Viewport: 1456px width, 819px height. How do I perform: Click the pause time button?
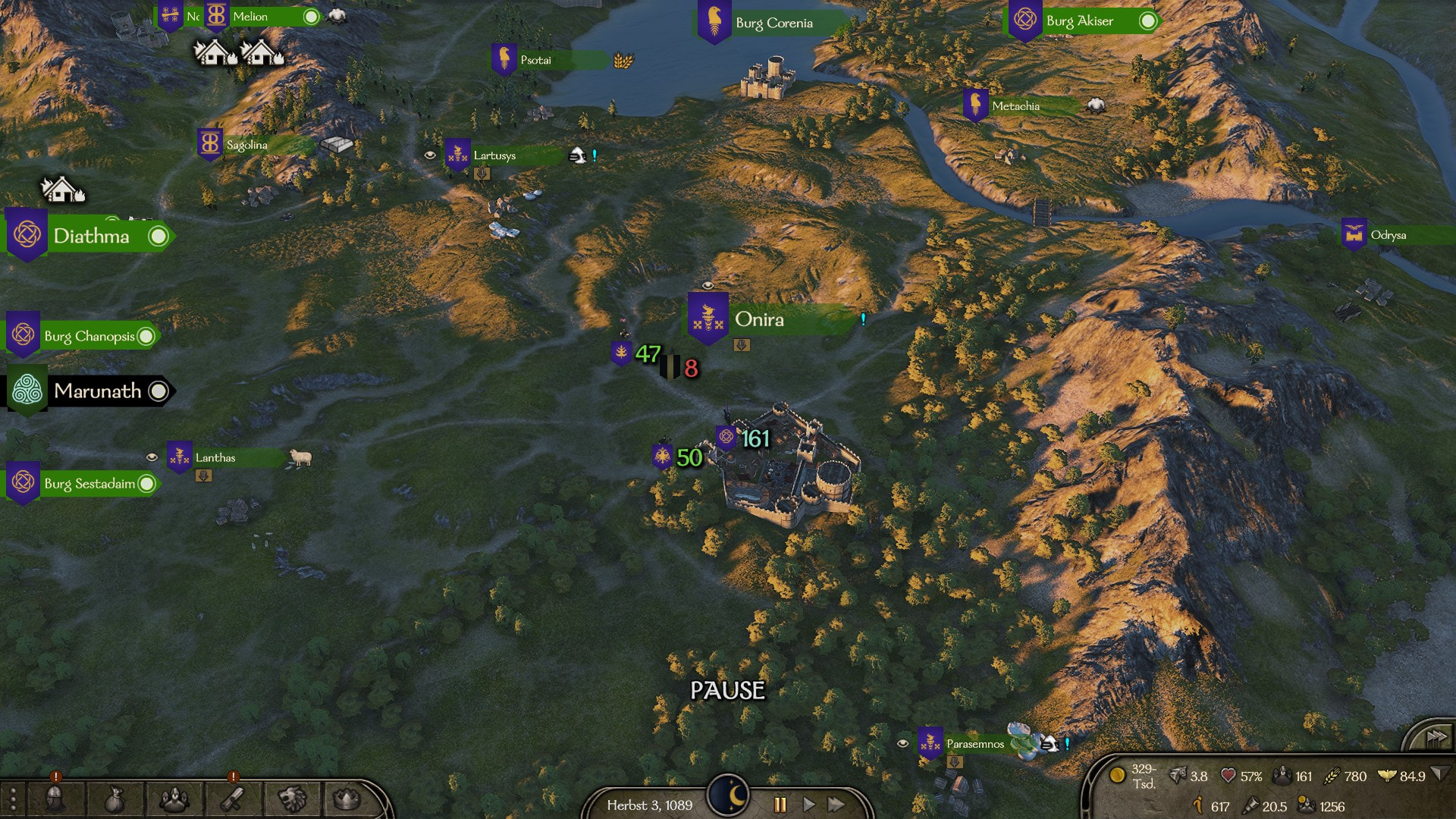coord(780,805)
